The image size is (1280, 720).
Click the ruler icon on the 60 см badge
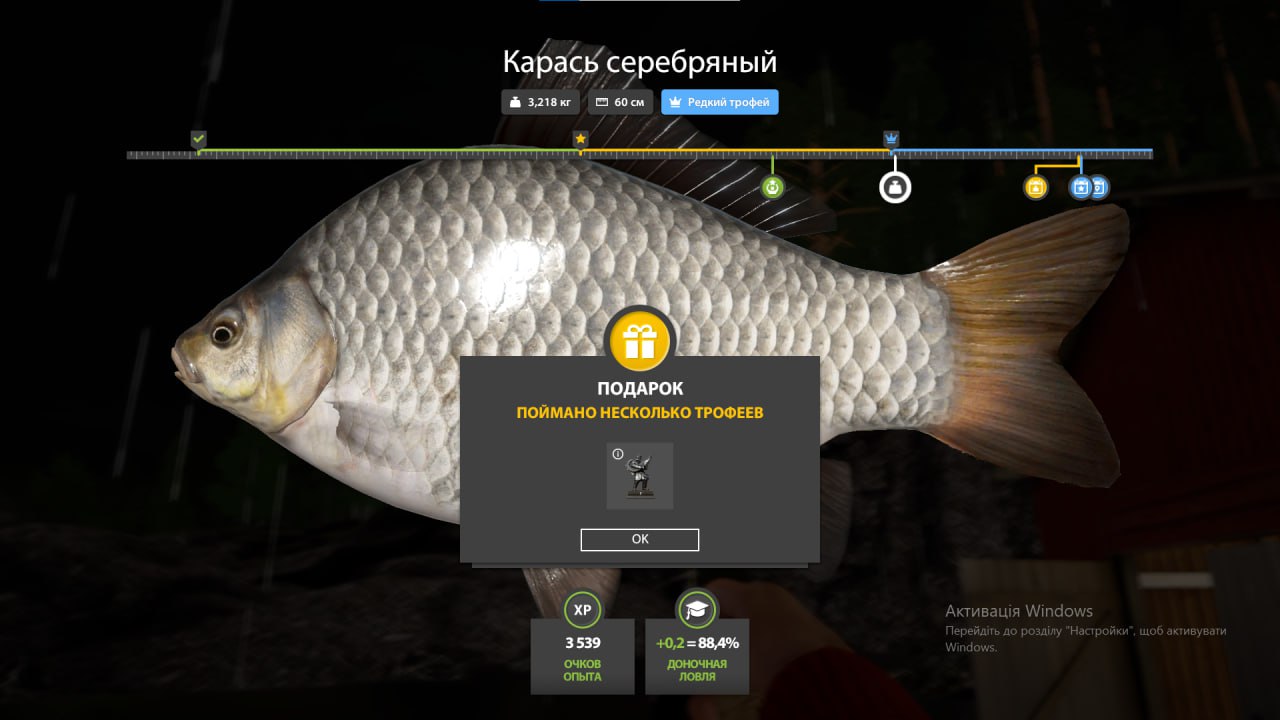pos(601,101)
